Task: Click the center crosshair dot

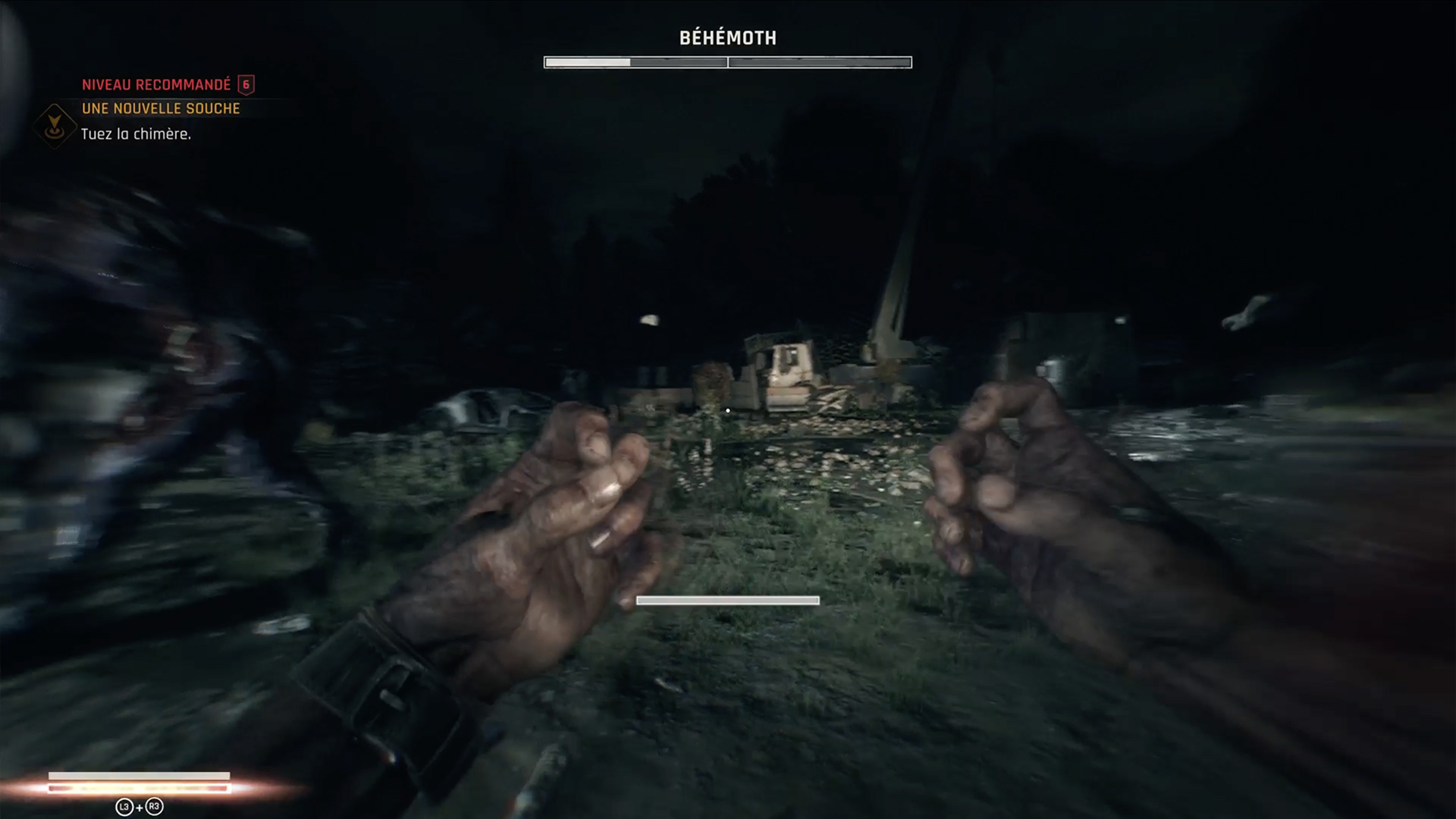Action: pos(727,409)
